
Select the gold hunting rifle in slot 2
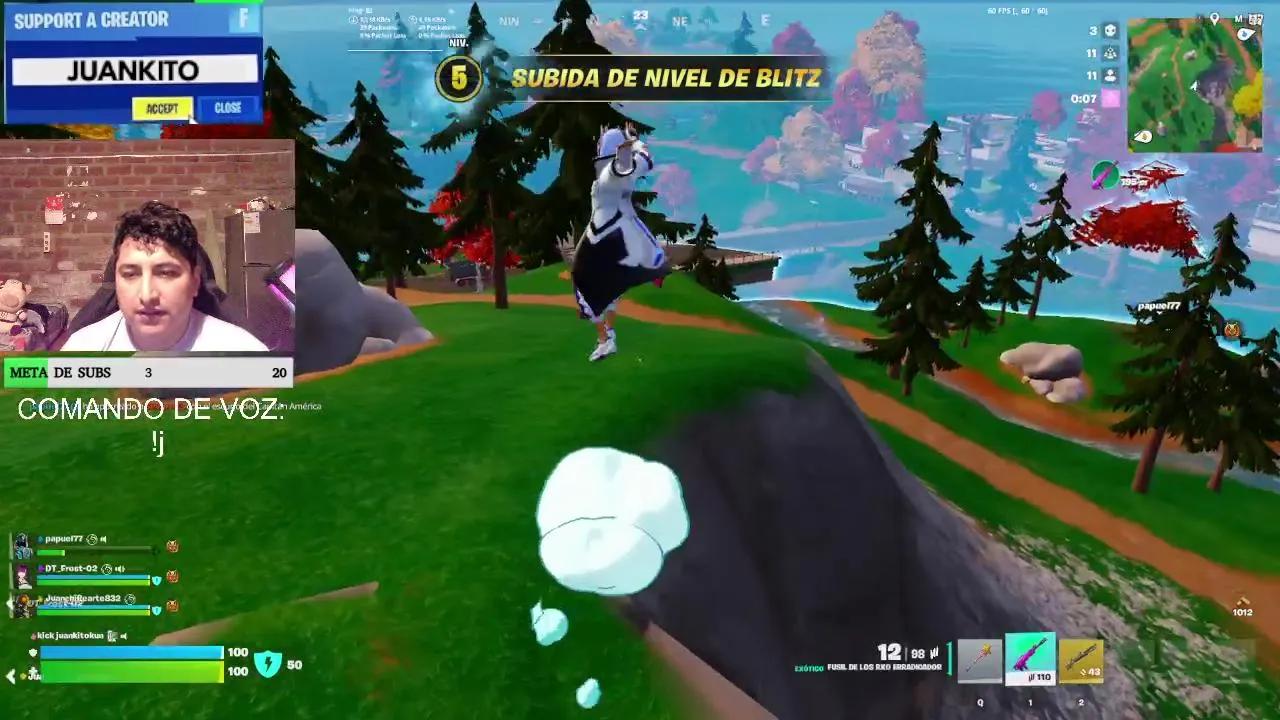tap(1083, 660)
